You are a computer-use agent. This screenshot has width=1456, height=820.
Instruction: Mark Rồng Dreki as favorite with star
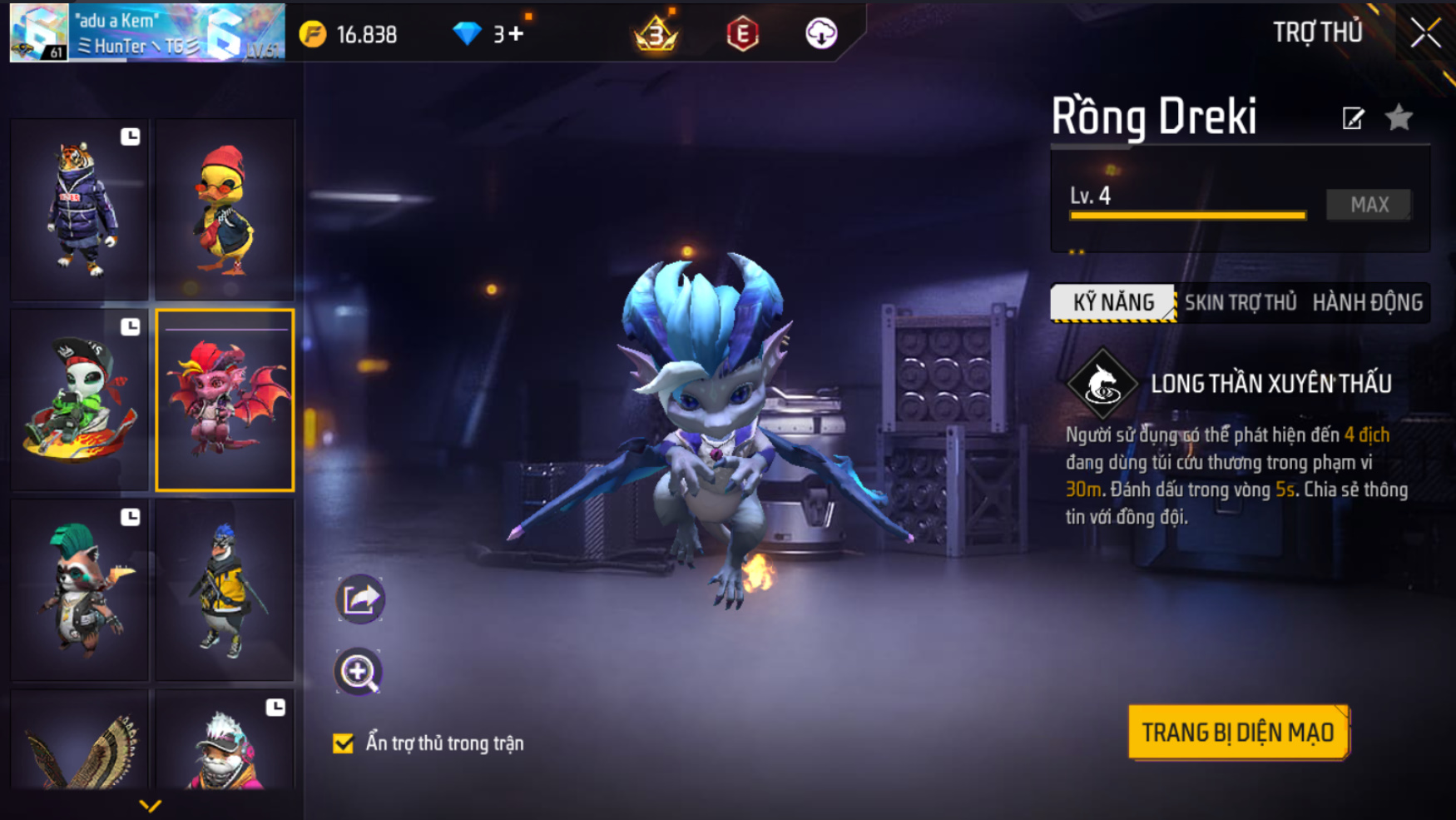[x=1399, y=118]
